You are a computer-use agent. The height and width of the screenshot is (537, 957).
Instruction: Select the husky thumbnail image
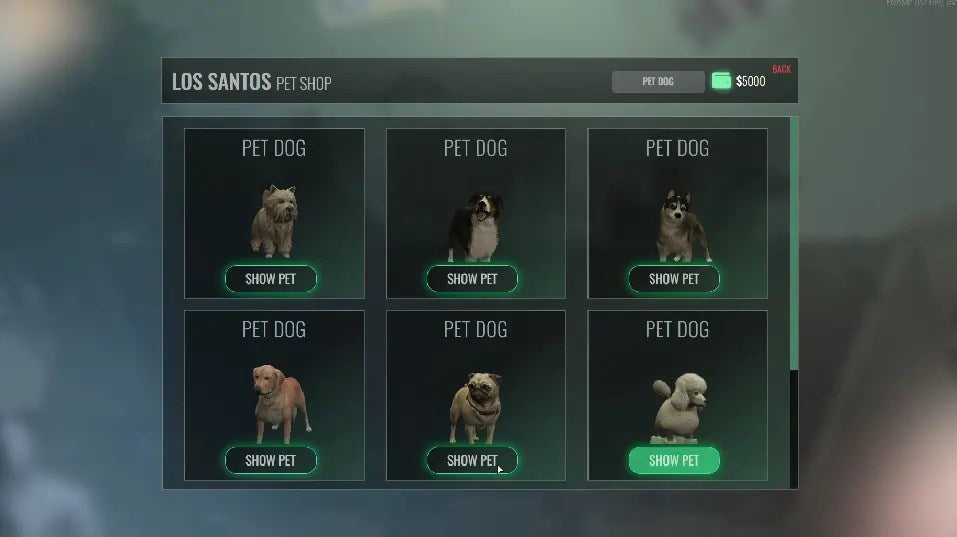(683, 225)
